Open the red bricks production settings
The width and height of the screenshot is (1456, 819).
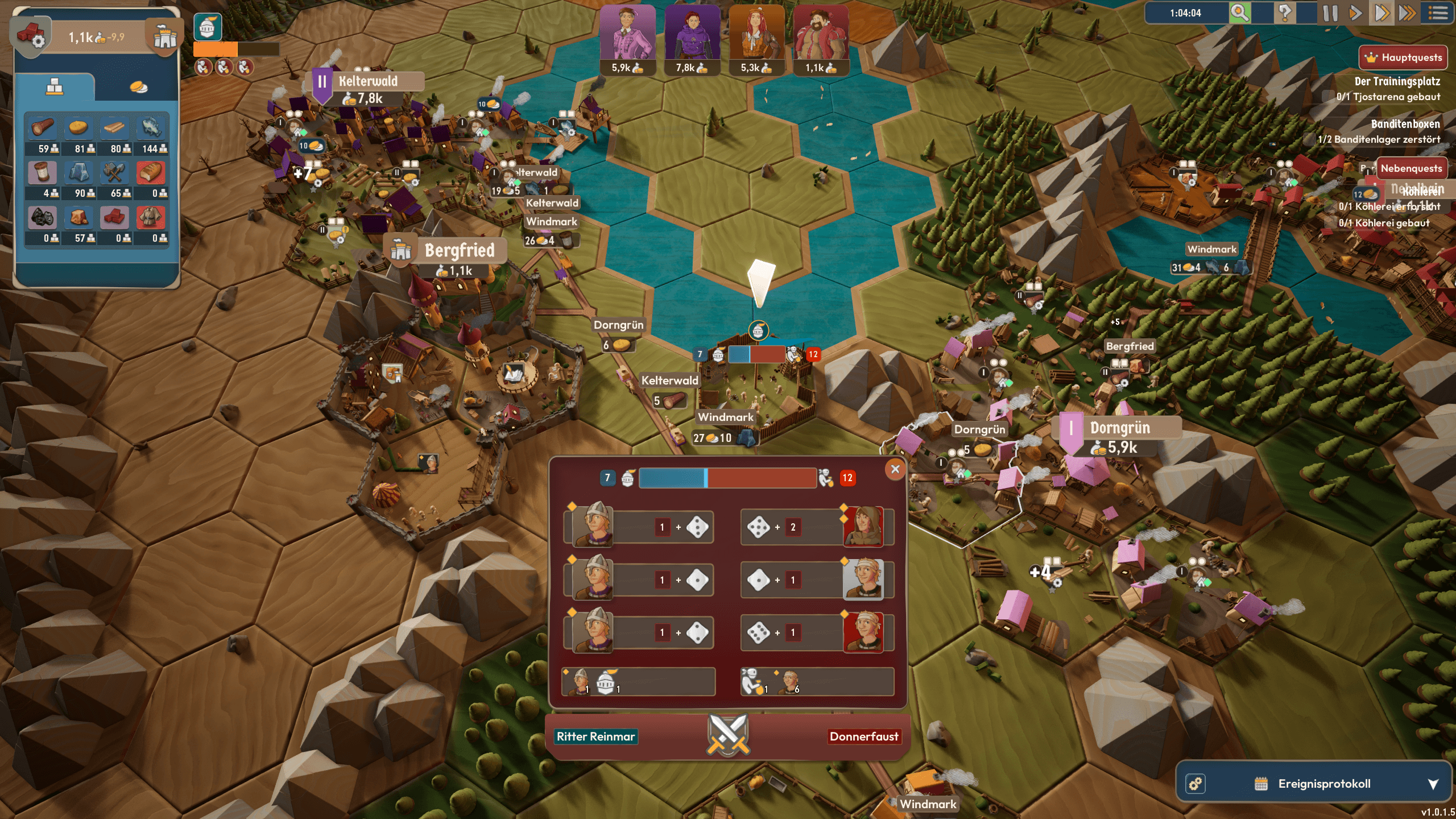31,36
